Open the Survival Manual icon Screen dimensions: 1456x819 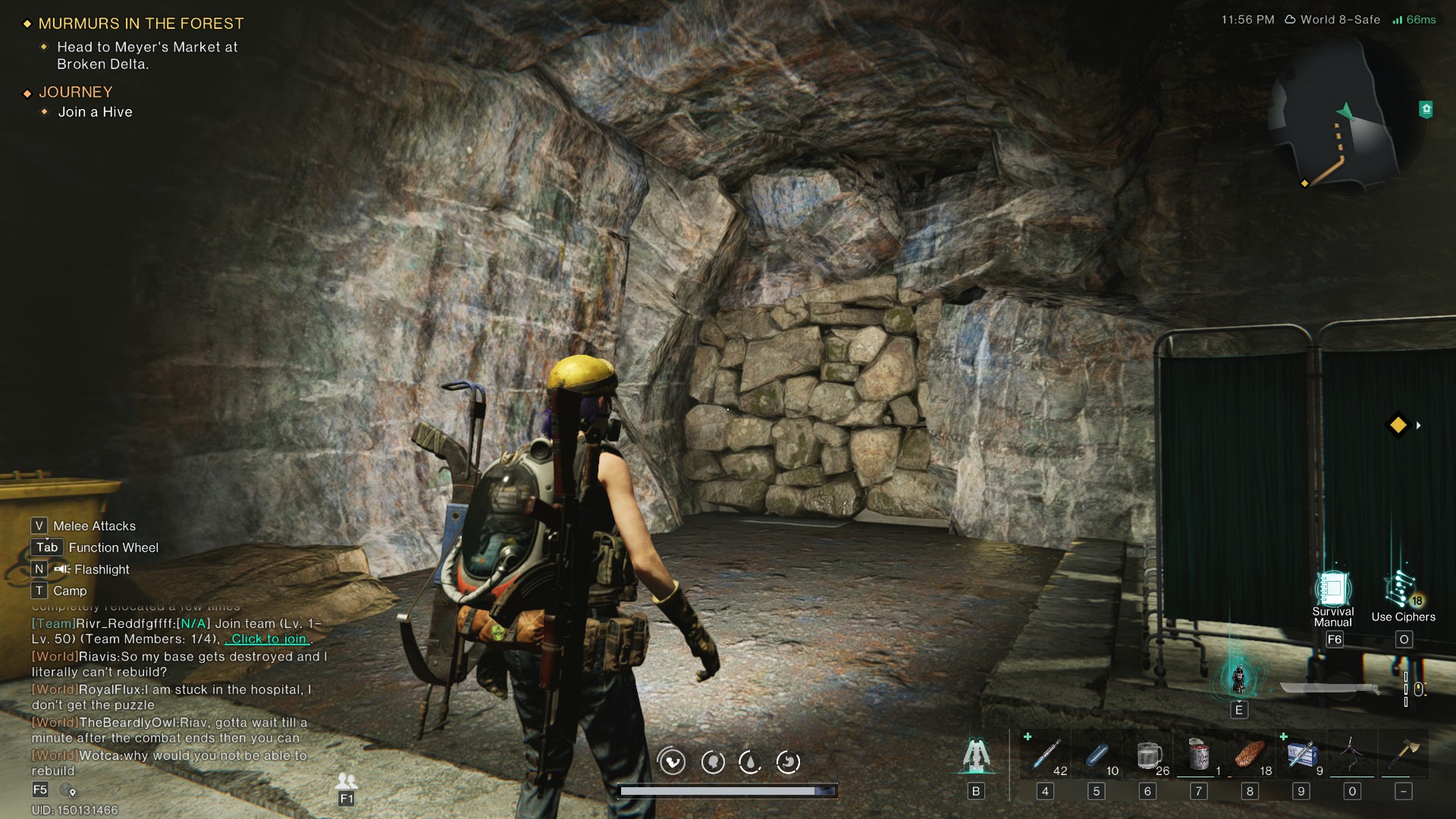tap(1333, 589)
